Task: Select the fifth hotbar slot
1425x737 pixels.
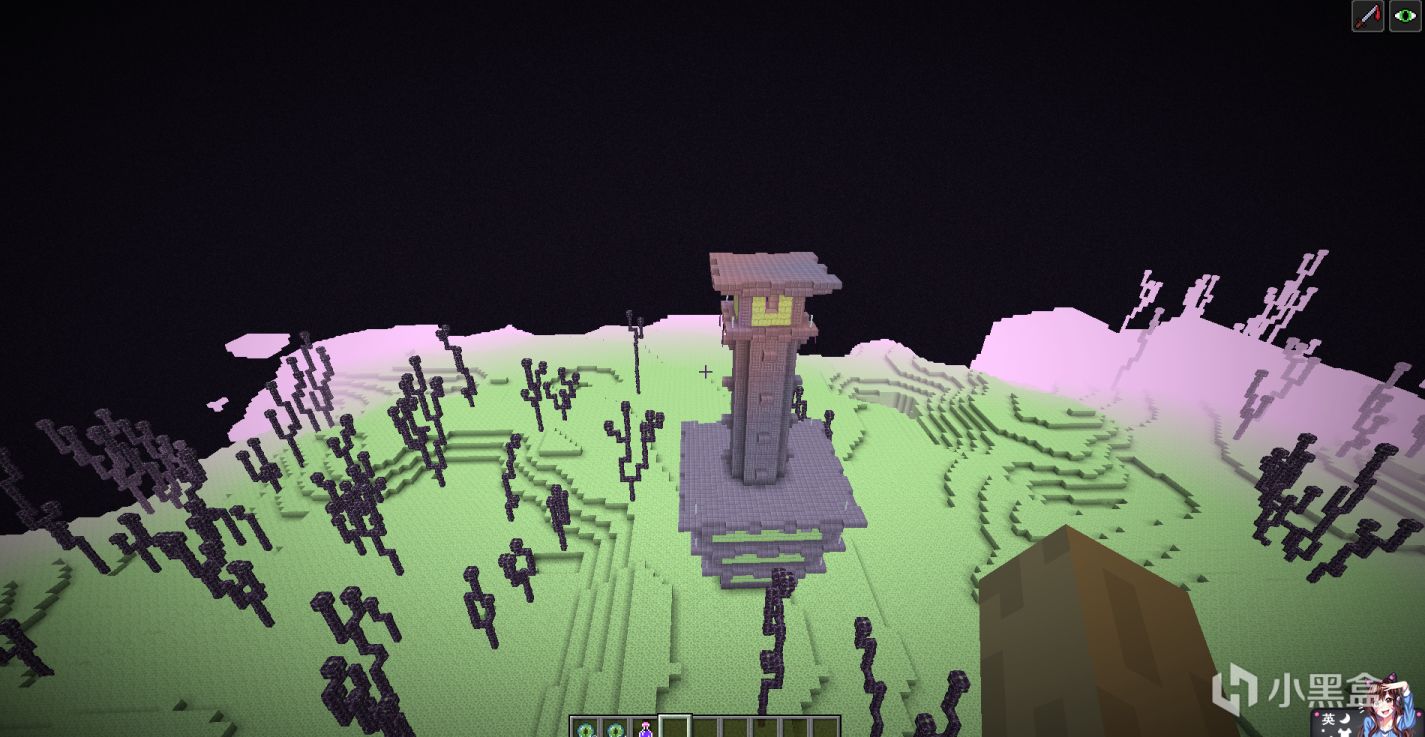Action: click(x=708, y=728)
